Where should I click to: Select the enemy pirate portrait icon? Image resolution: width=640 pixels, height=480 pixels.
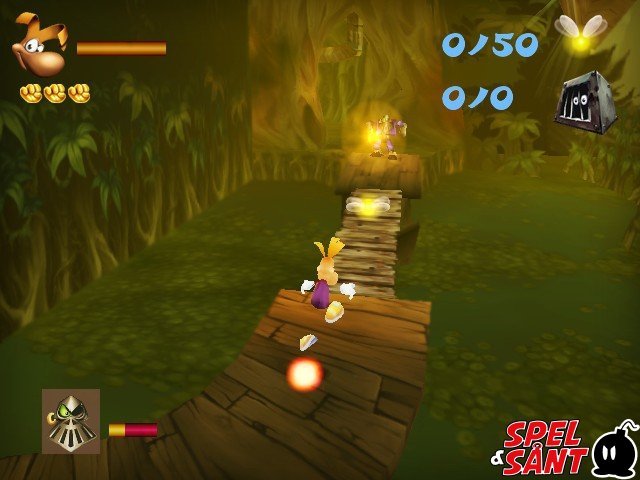[71, 420]
